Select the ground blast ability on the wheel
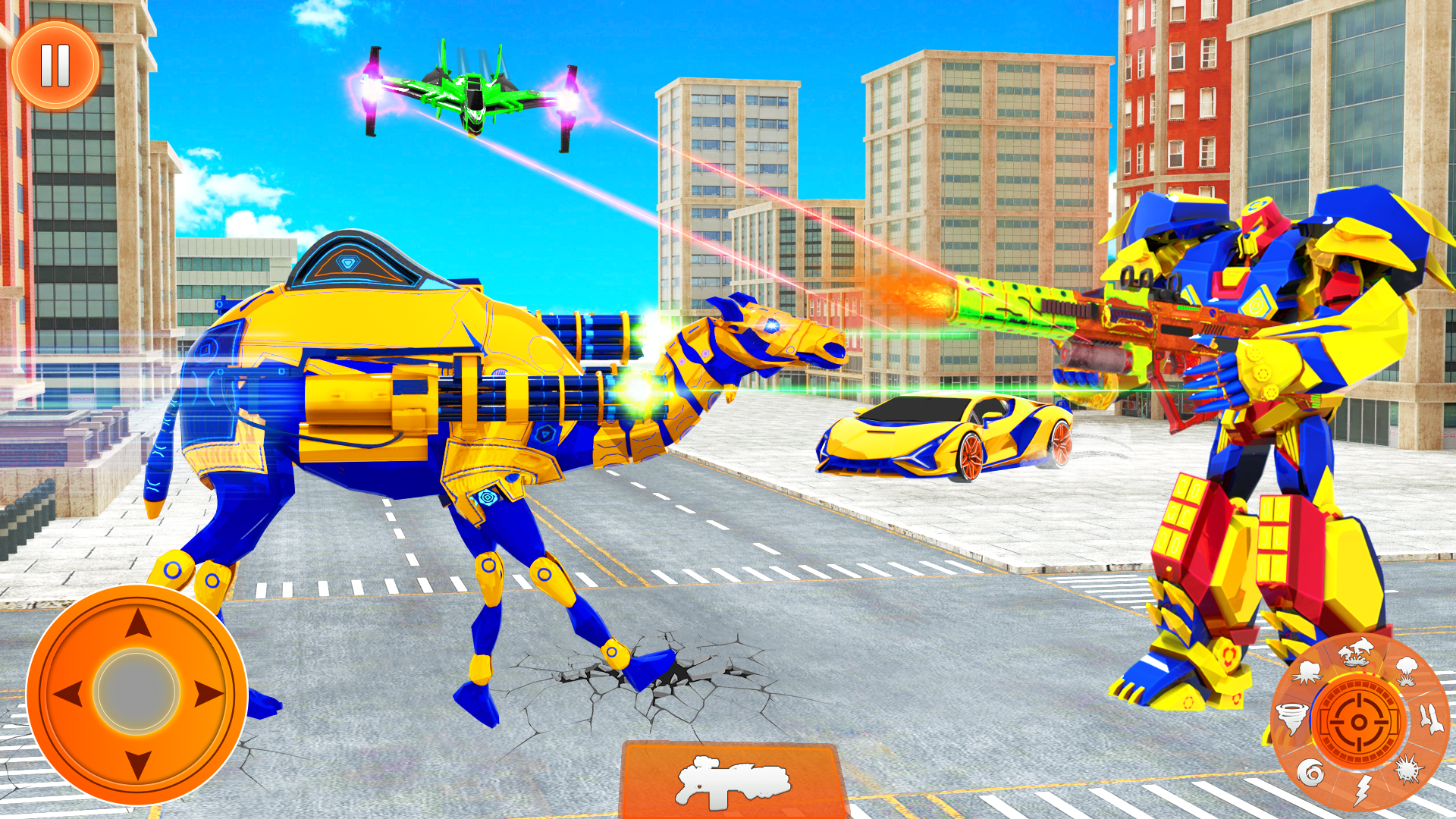The width and height of the screenshot is (1456, 819). tap(1307, 673)
